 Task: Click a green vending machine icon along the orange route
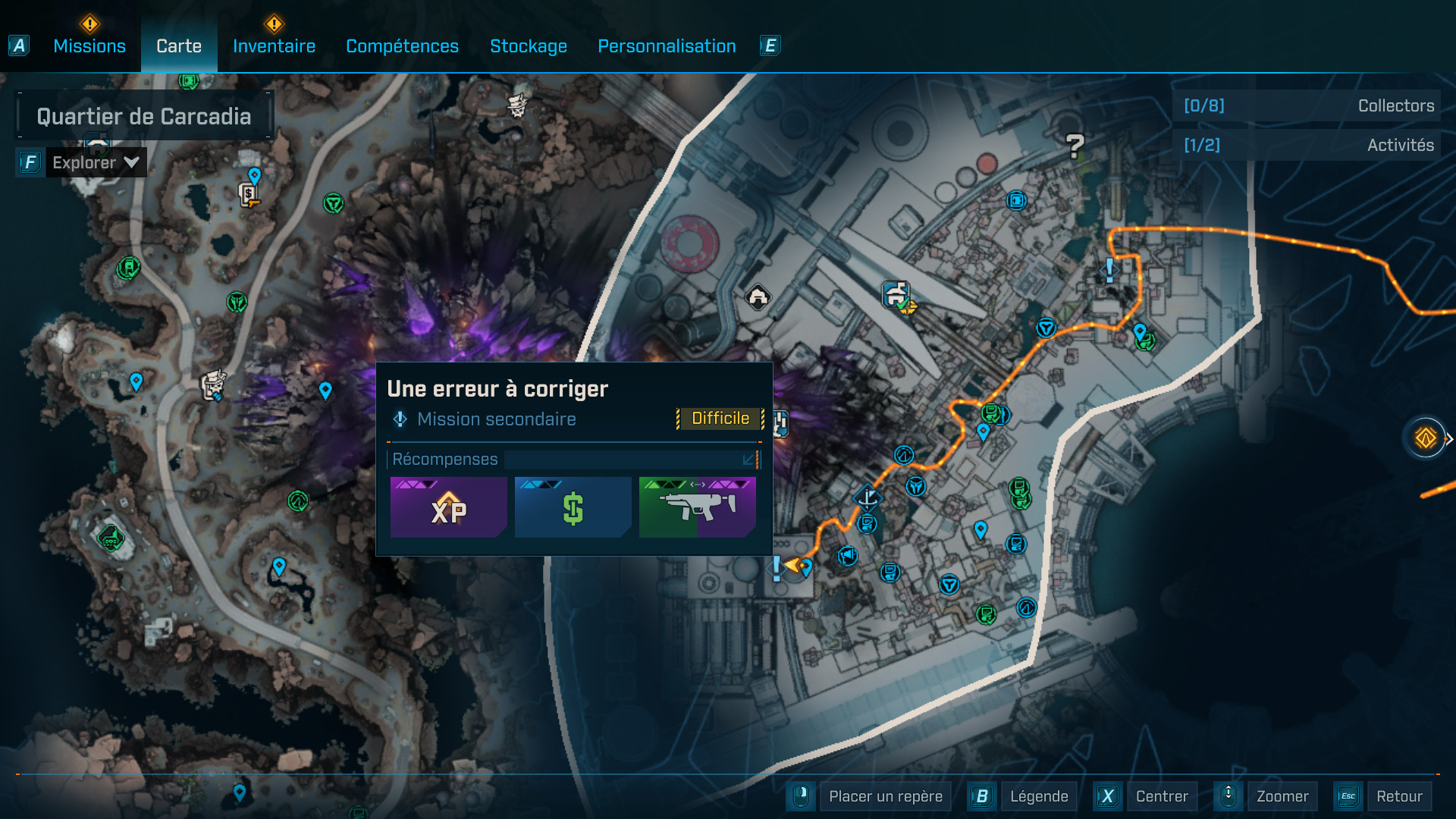991,413
